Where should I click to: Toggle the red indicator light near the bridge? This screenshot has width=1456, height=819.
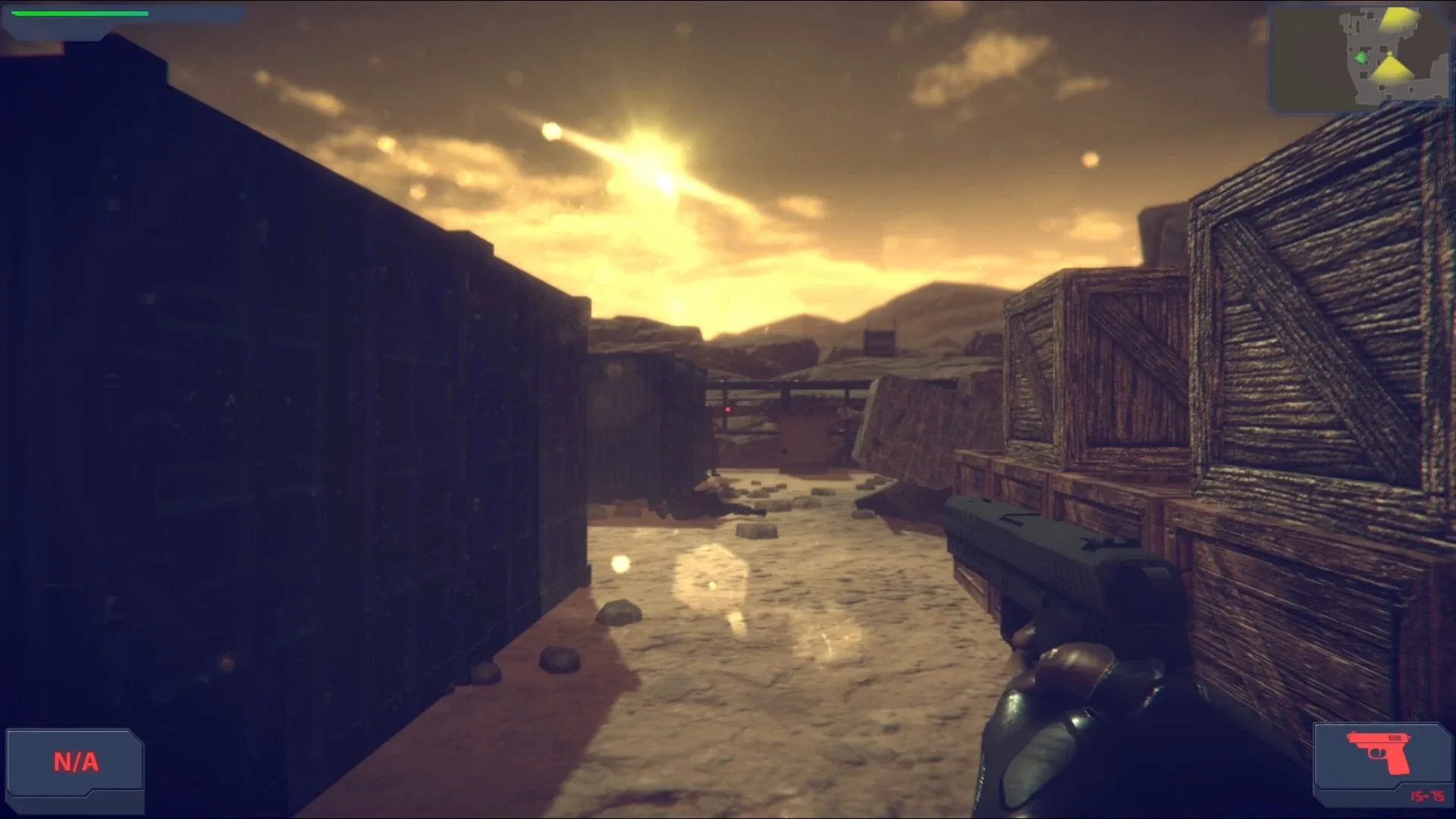coord(728,409)
